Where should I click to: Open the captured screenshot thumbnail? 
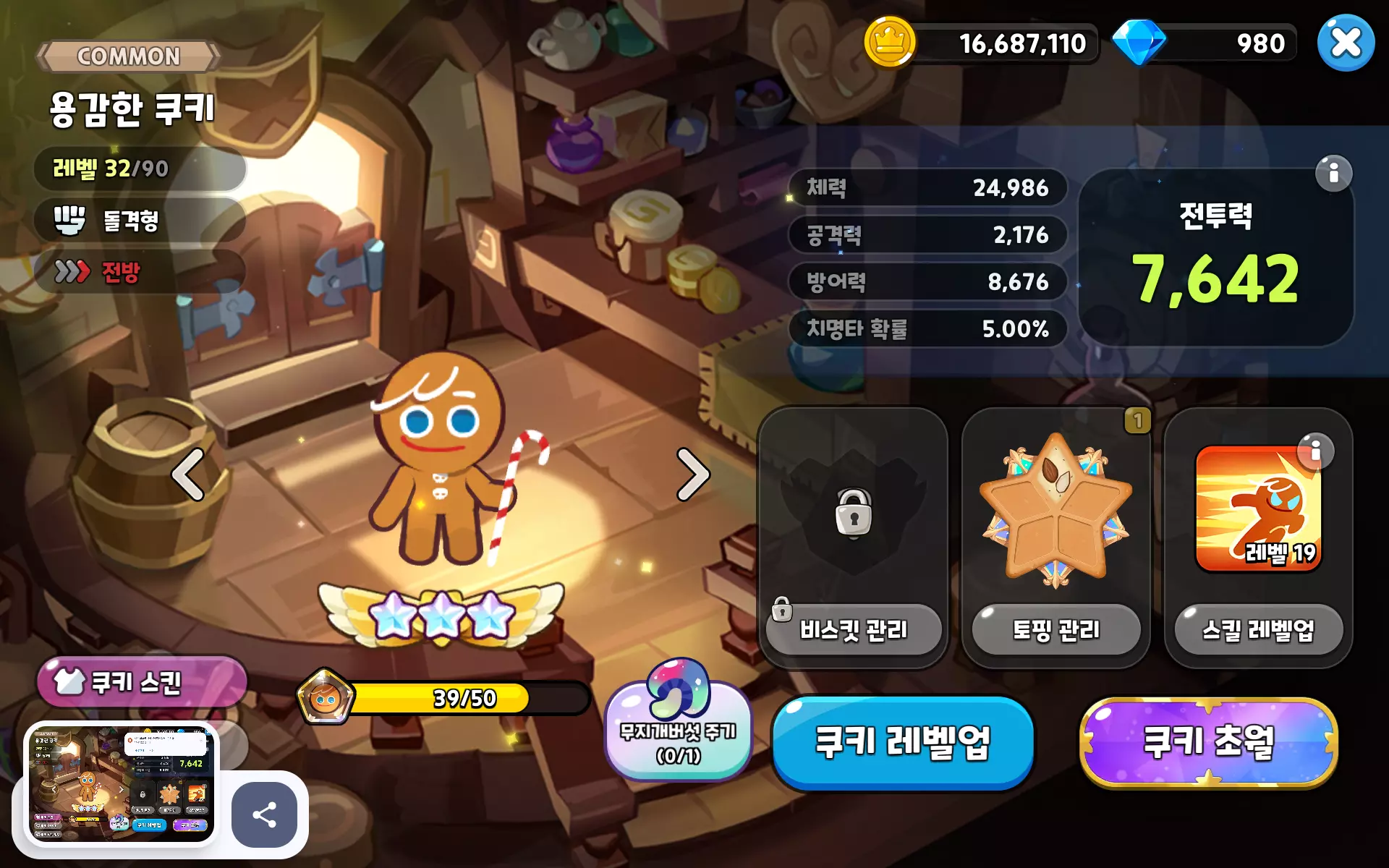click(x=121, y=784)
